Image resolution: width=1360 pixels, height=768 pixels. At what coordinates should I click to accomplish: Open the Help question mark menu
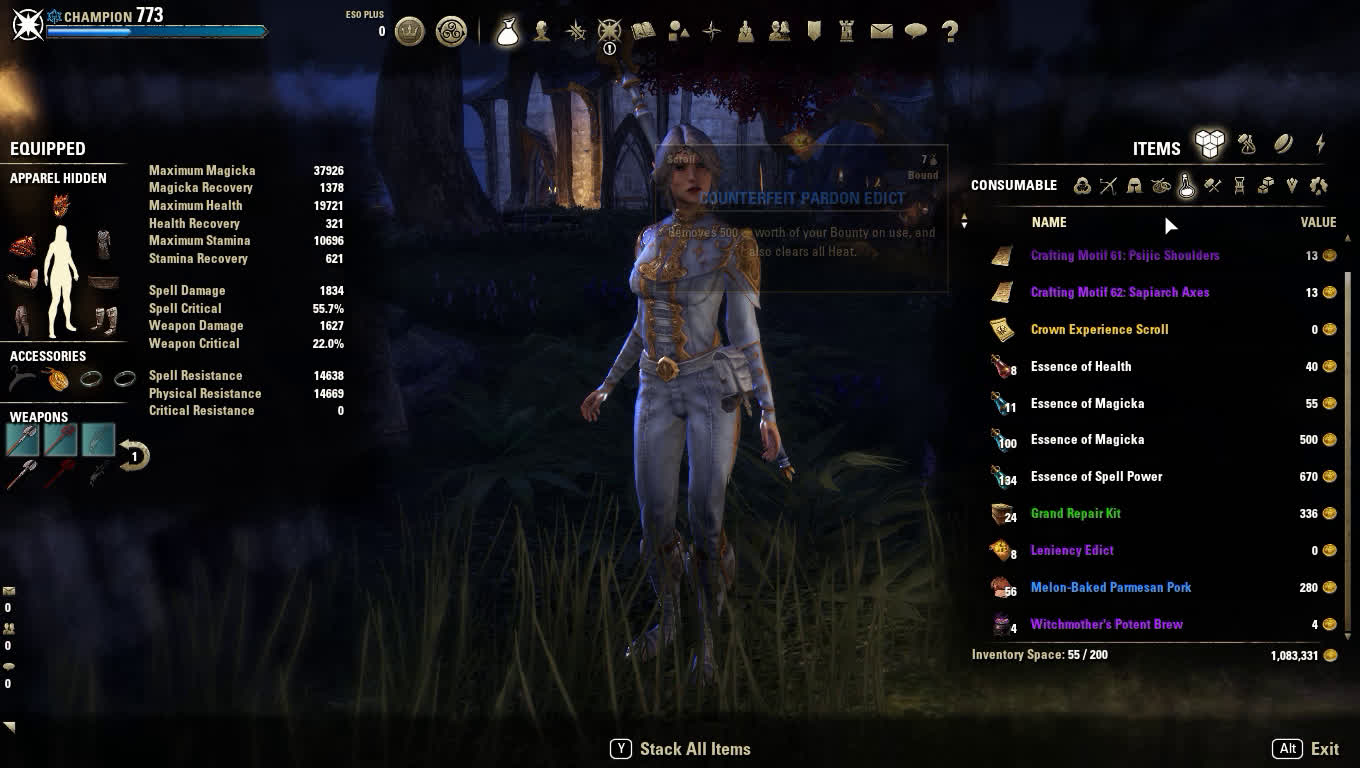point(950,31)
